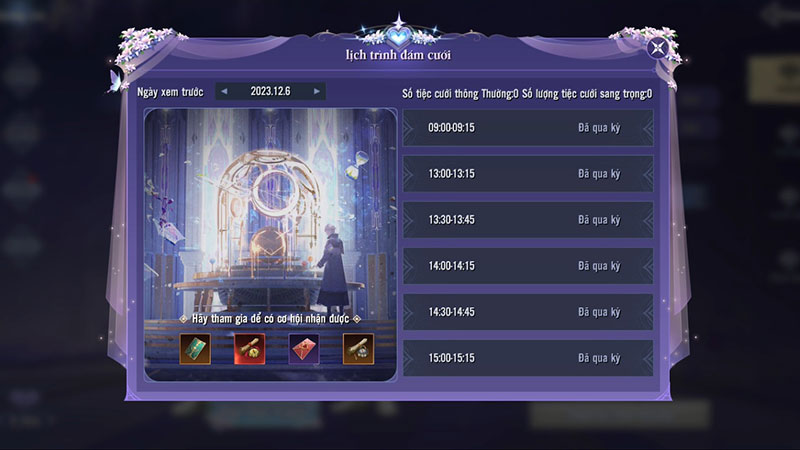This screenshot has width=800, height=450.
Task: Show the red envelope reward details
Action: (x=304, y=348)
